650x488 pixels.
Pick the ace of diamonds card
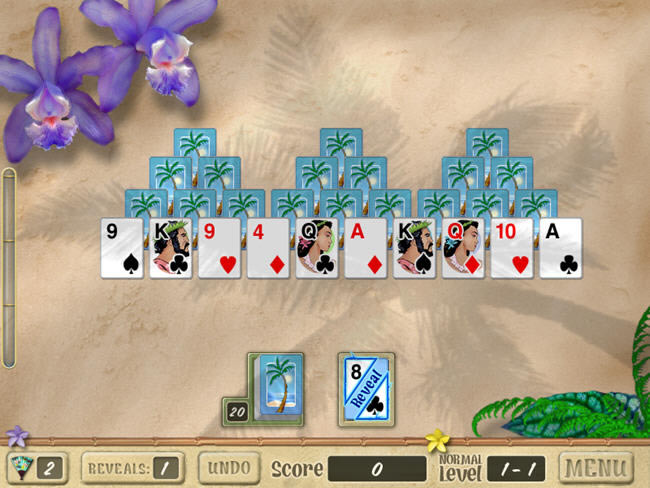click(366, 248)
